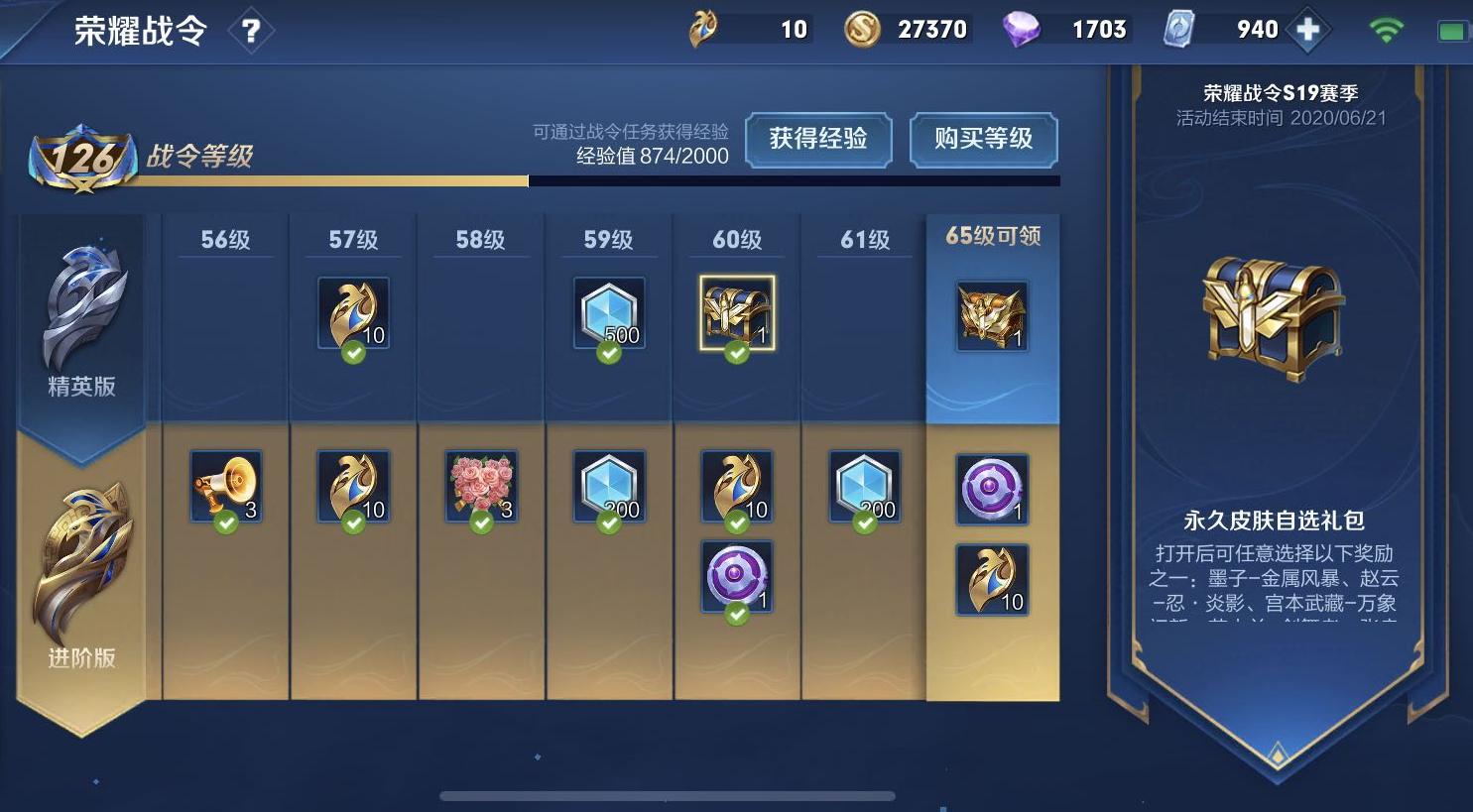Click the loudspeaker reward under level 56
The width and height of the screenshot is (1473, 812).
coord(226,486)
